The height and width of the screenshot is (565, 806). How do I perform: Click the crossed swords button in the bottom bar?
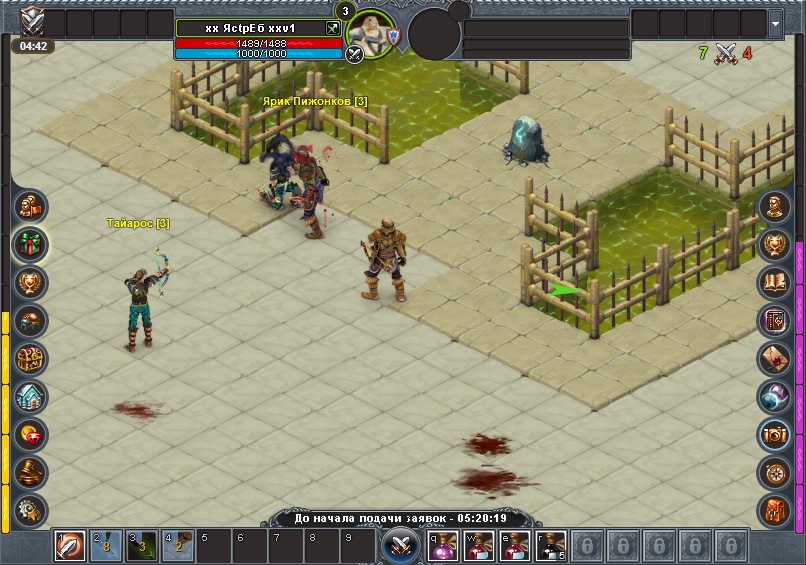click(399, 546)
